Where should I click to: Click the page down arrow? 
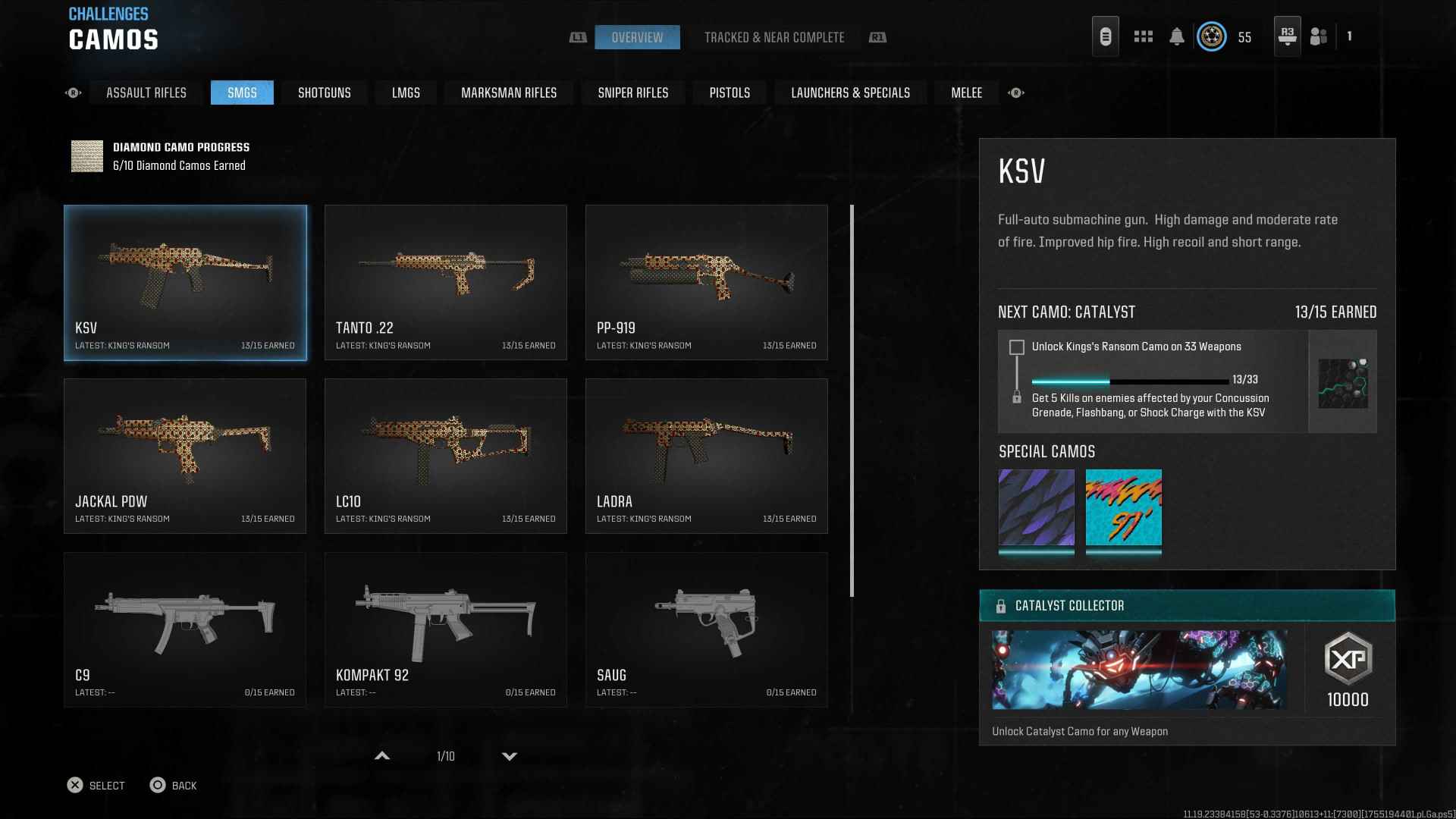pyautogui.click(x=510, y=756)
